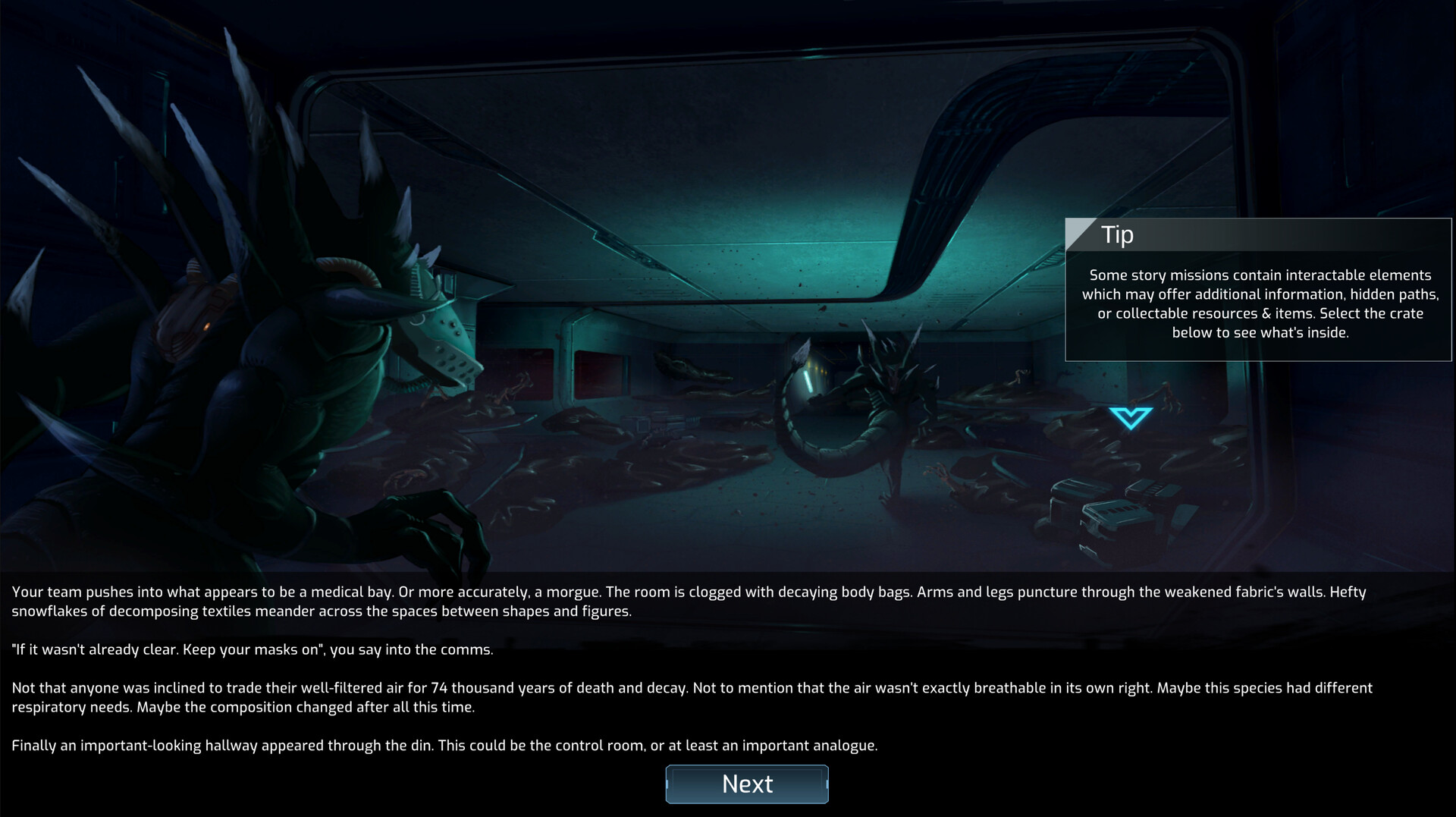Toggle the Tip panel visibility

1256,292
